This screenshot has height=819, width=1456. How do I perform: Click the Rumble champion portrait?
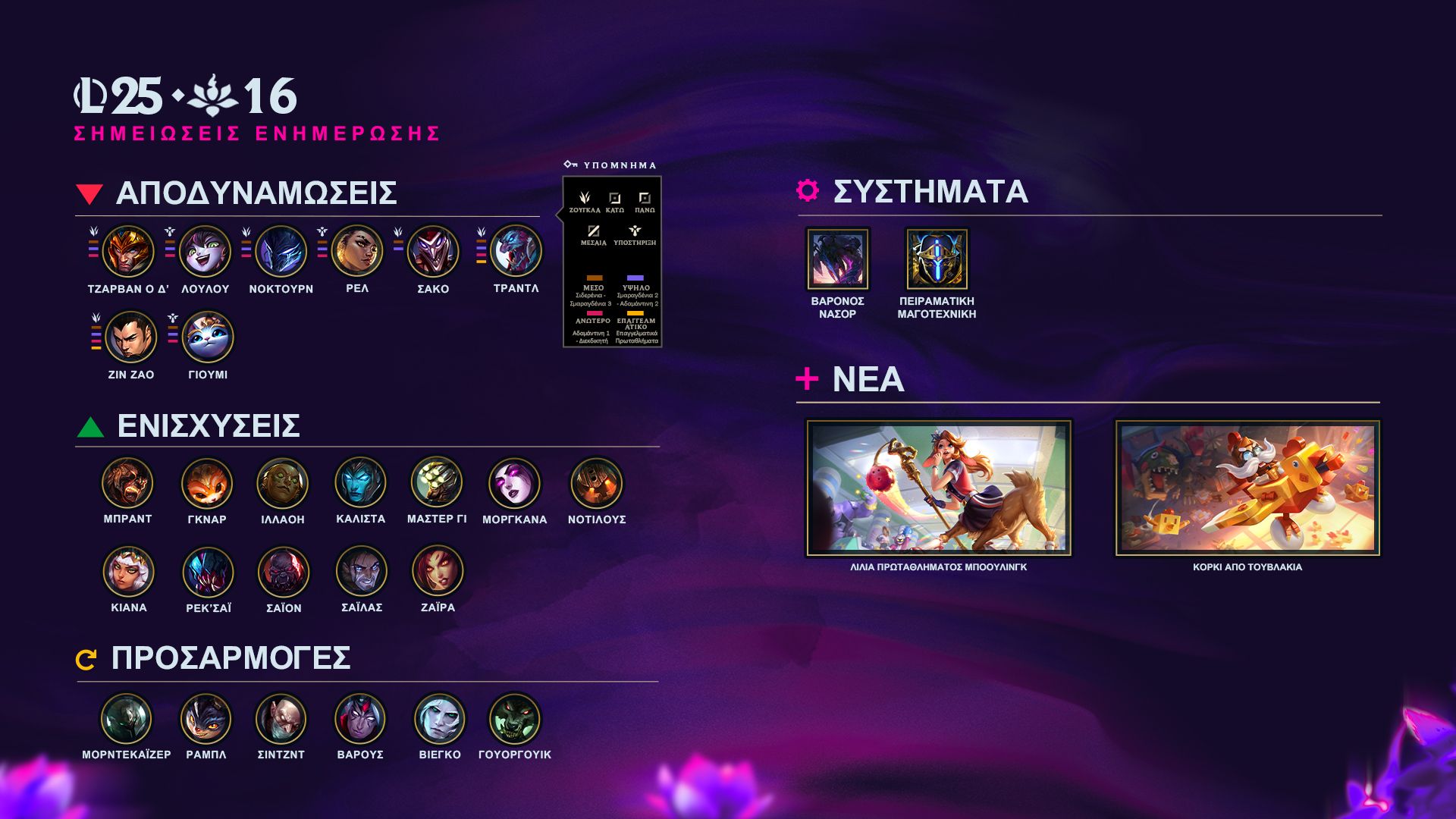pos(206,719)
